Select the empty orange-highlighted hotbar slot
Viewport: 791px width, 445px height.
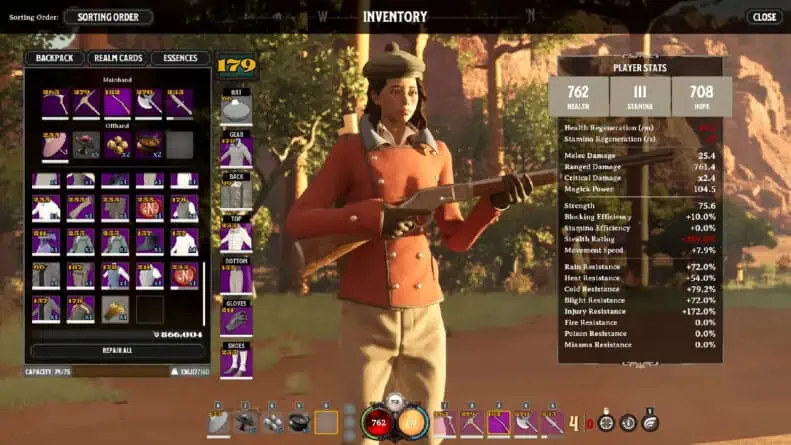(325, 422)
